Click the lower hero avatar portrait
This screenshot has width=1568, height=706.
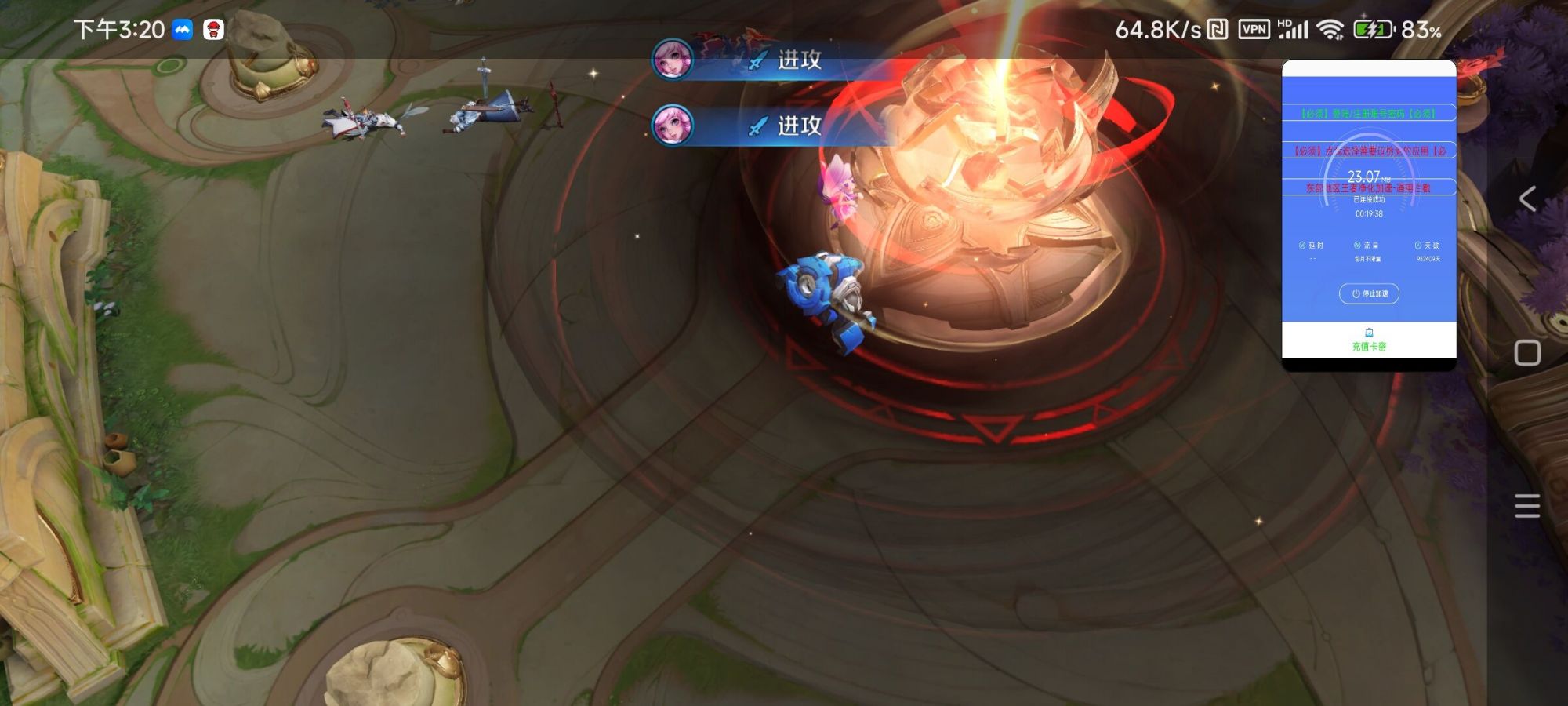671,126
